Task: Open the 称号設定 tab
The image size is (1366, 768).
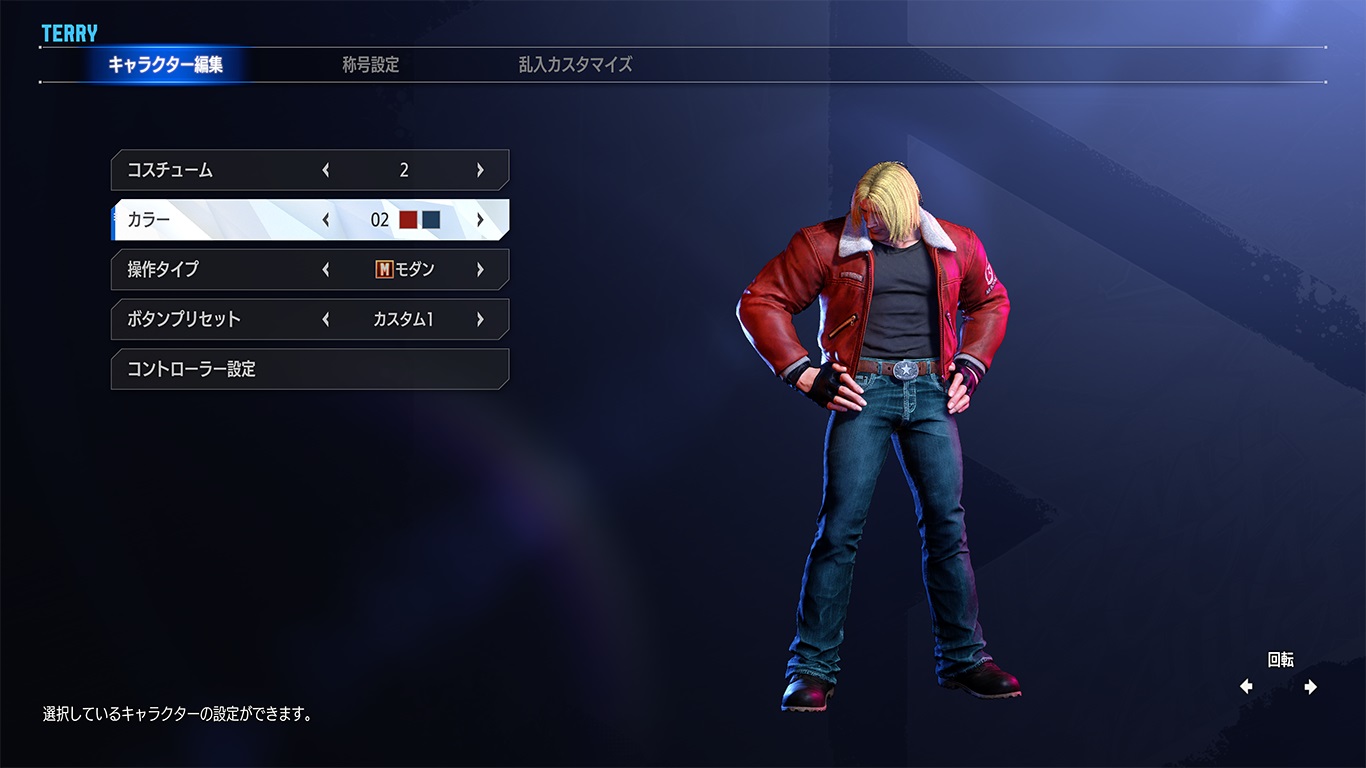Action: 370,65
